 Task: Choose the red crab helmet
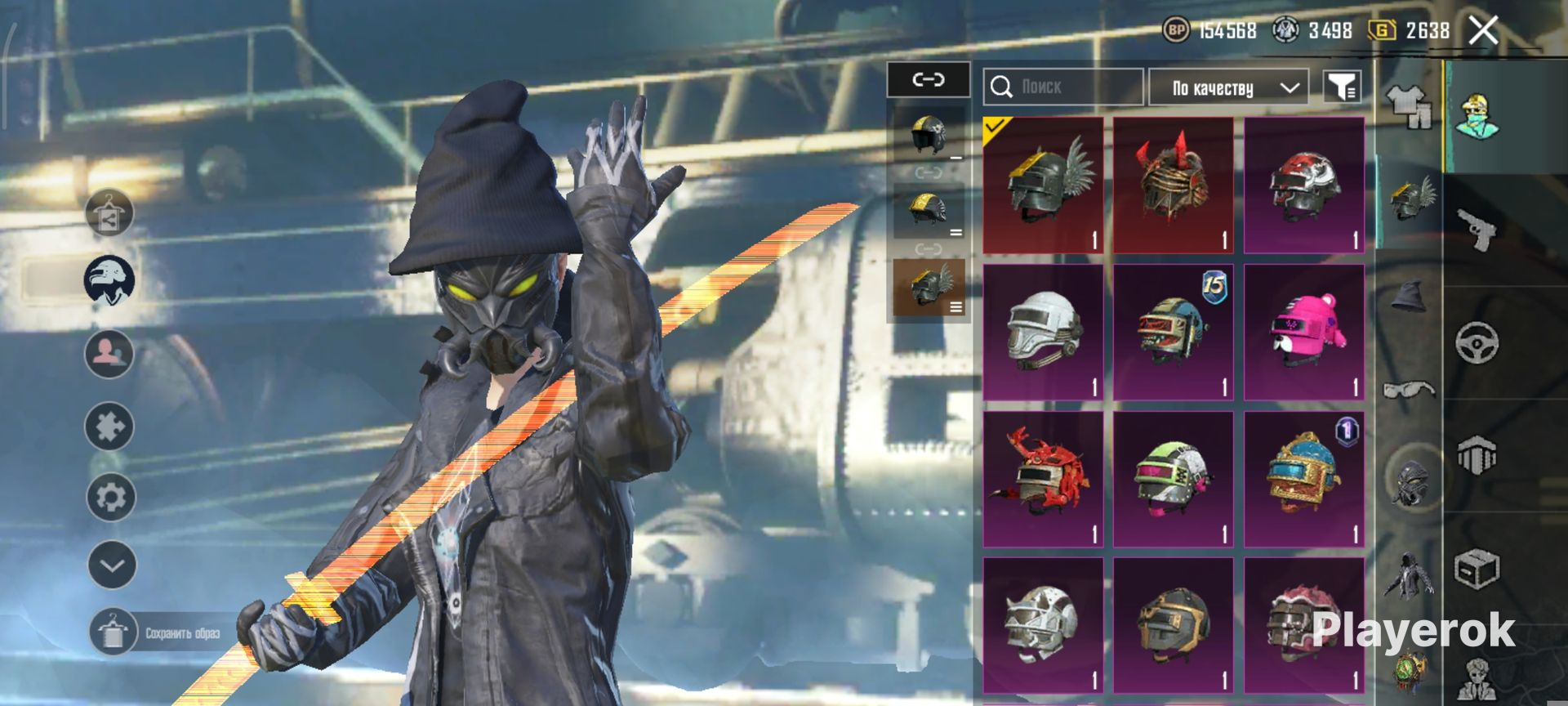[x=1043, y=479]
